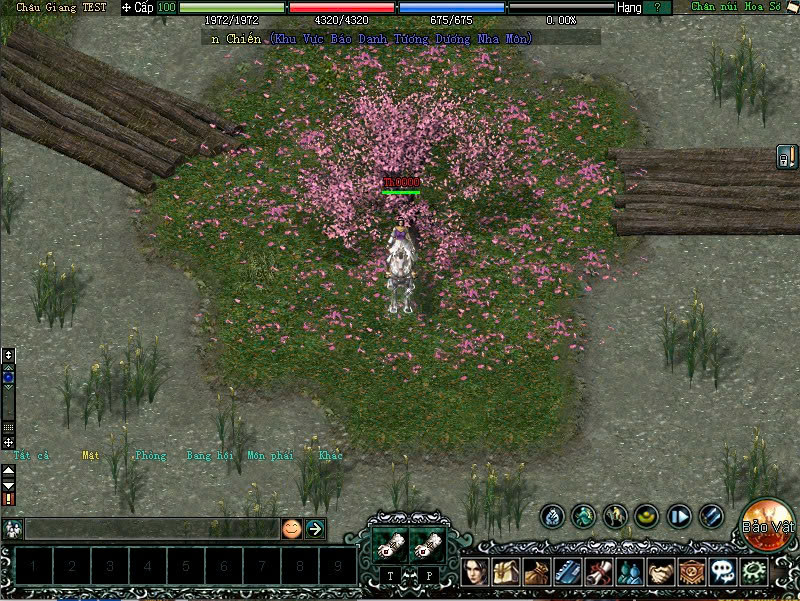Click the handshake trade icon

click(661, 572)
